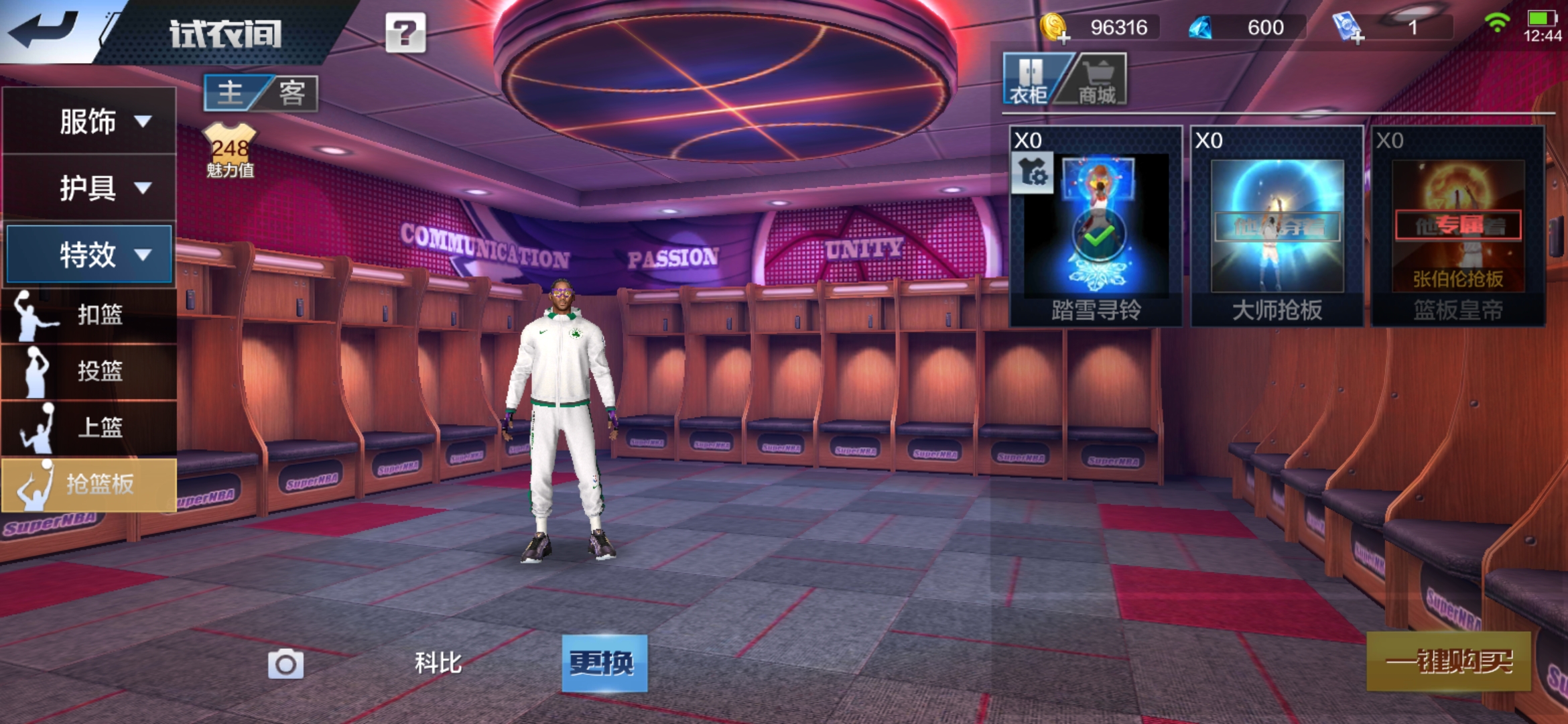The width and height of the screenshot is (1568, 724).
Task: Open the question mark help button
Action: (405, 32)
